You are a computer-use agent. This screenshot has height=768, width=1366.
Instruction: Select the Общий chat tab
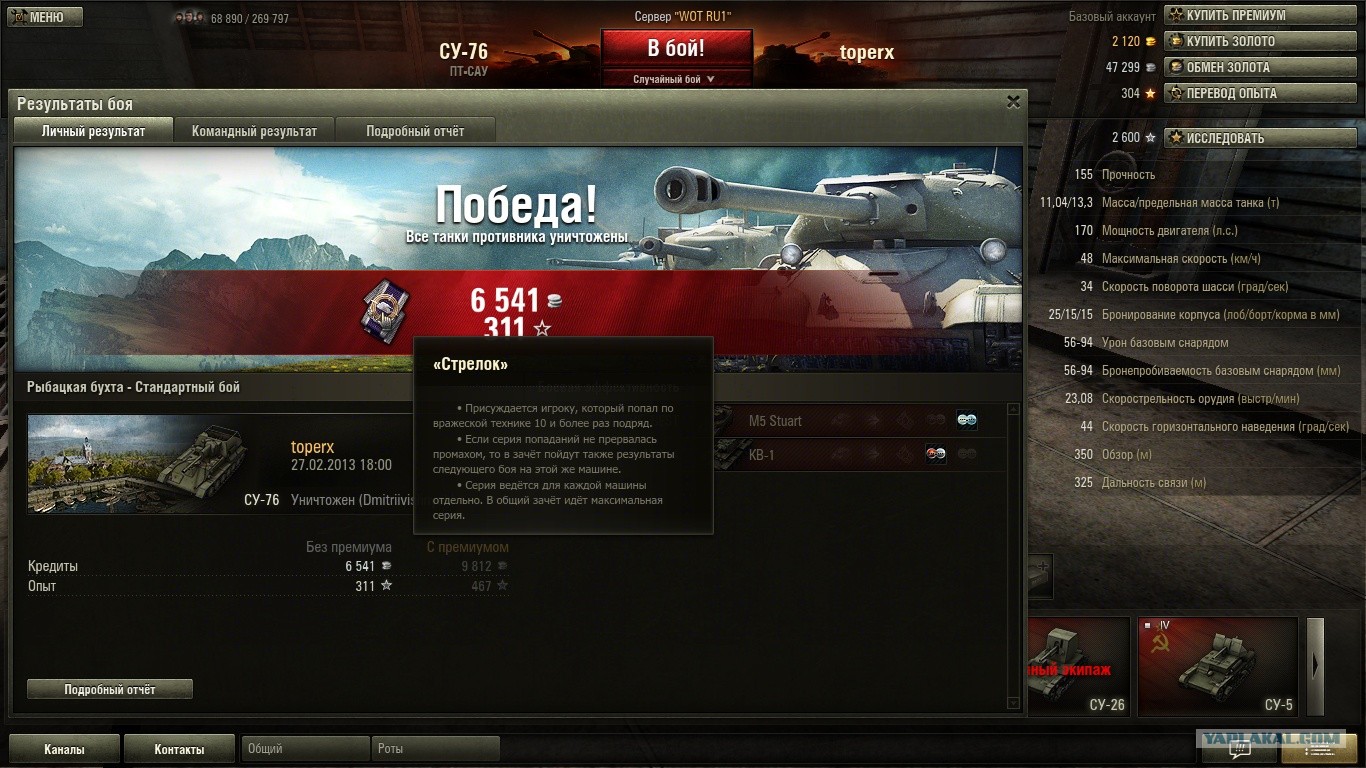coord(304,749)
